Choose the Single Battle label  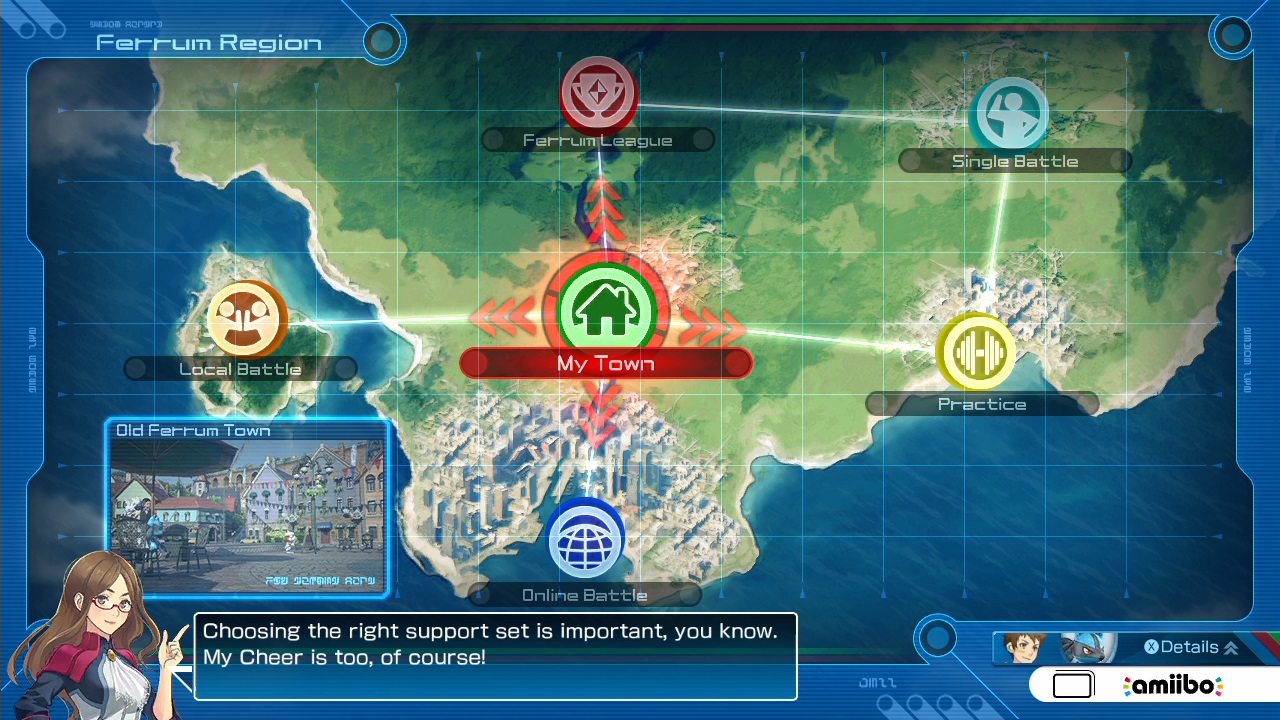tap(1015, 161)
